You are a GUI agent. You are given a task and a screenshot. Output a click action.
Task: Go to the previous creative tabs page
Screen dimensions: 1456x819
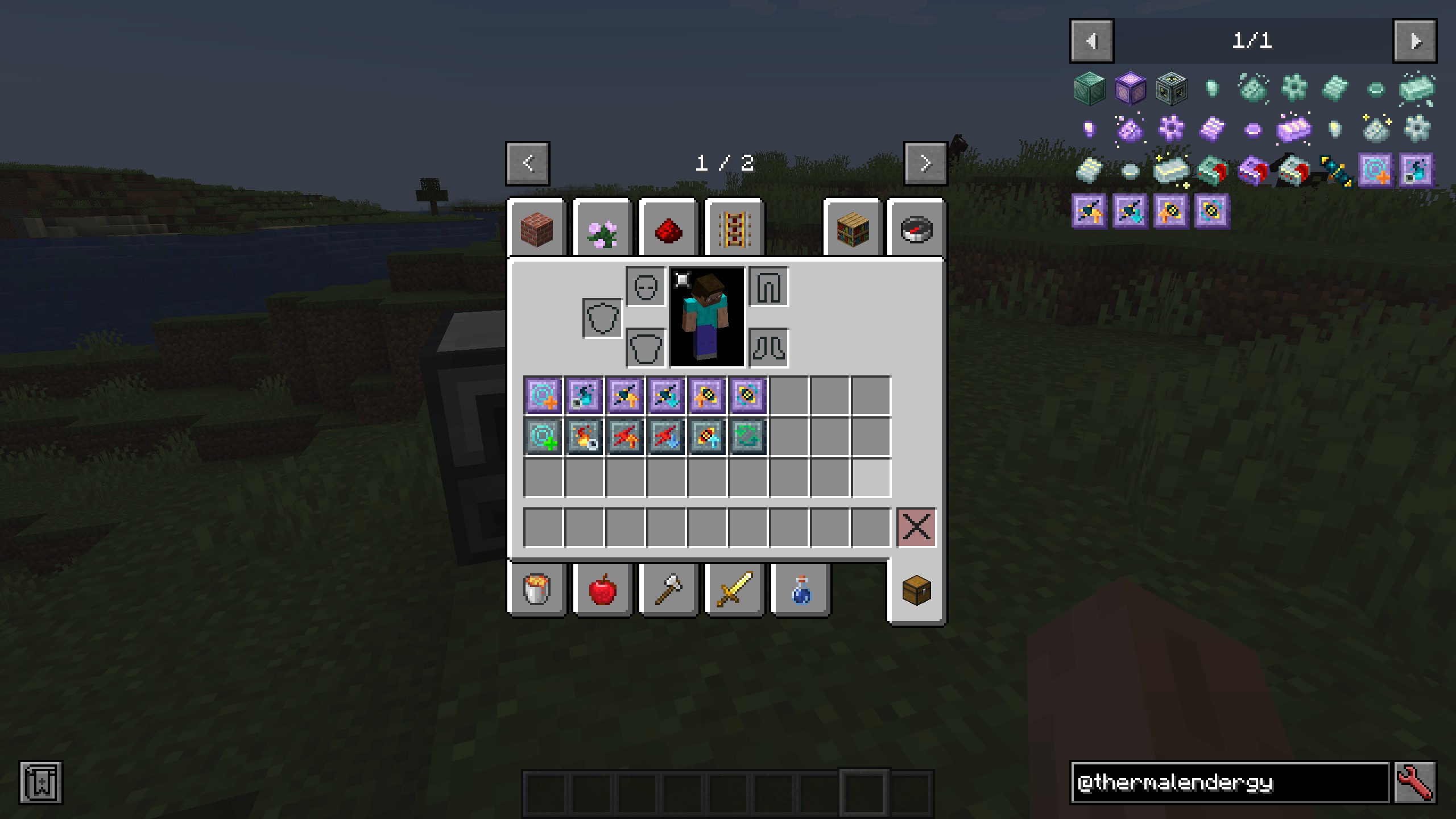pyautogui.click(x=528, y=164)
